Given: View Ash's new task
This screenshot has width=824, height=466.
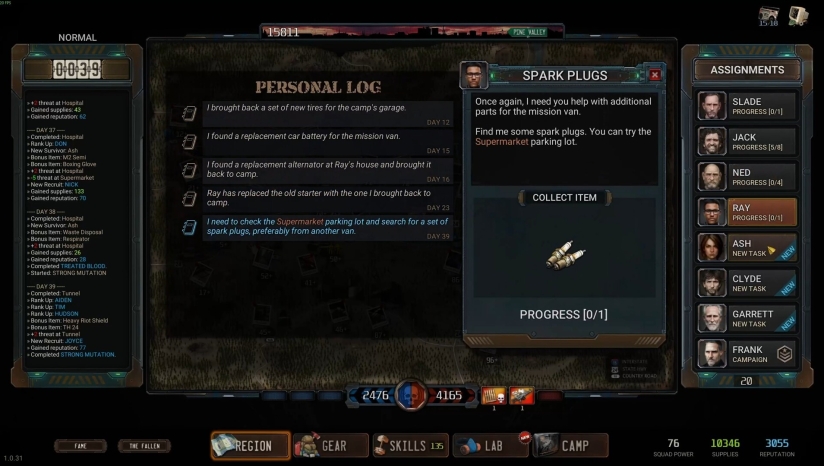Looking at the screenshot, I should click(747, 248).
